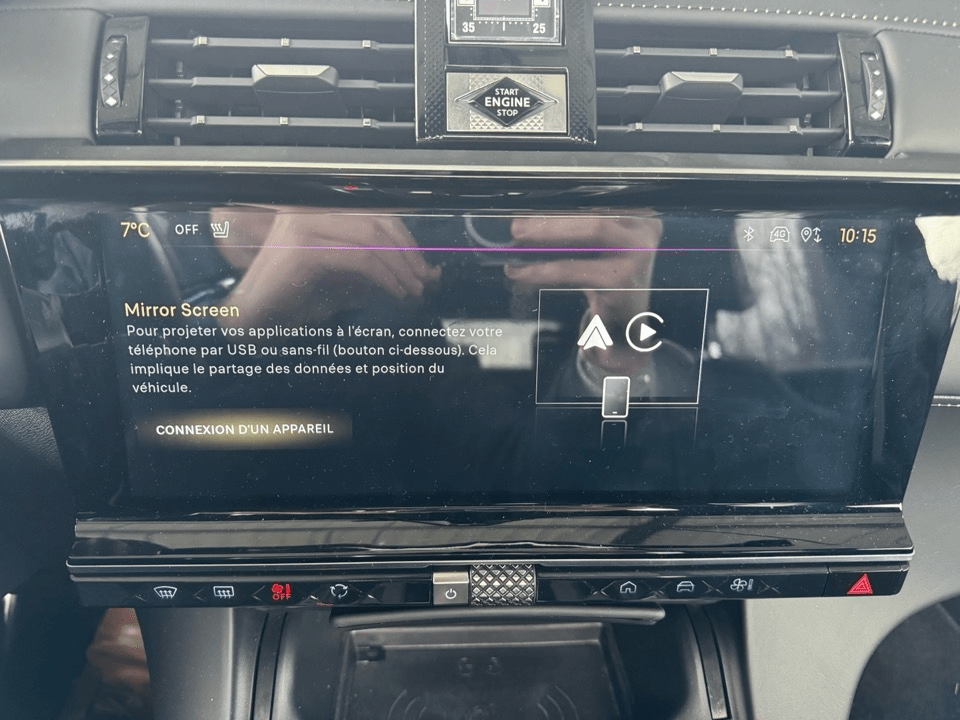Tap the power button below the screen
The image size is (960, 720).
(x=450, y=592)
